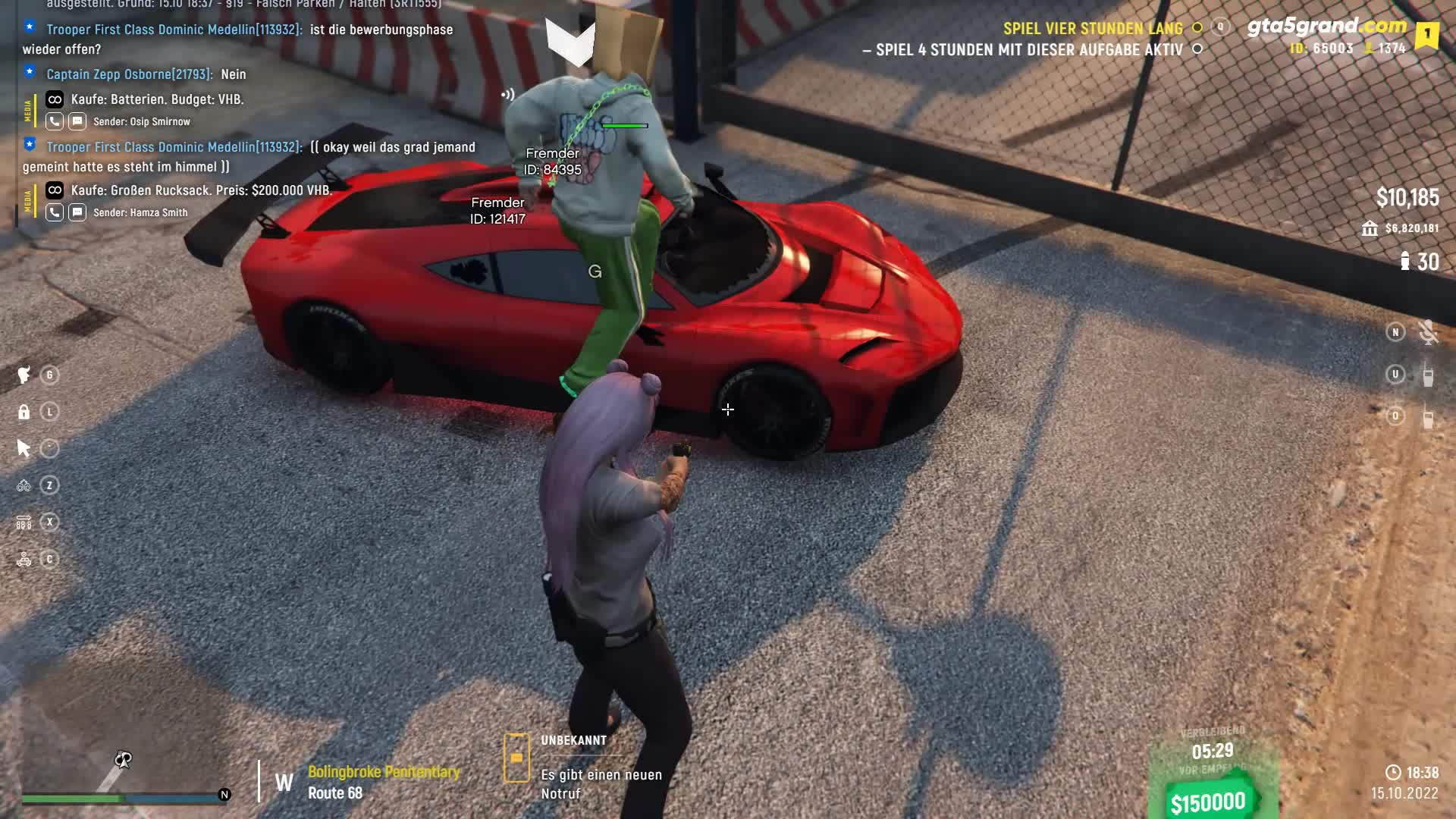This screenshot has height=819, width=1456.
Task: Select the head profile animation icon
Action: click(x=24, y=375)
